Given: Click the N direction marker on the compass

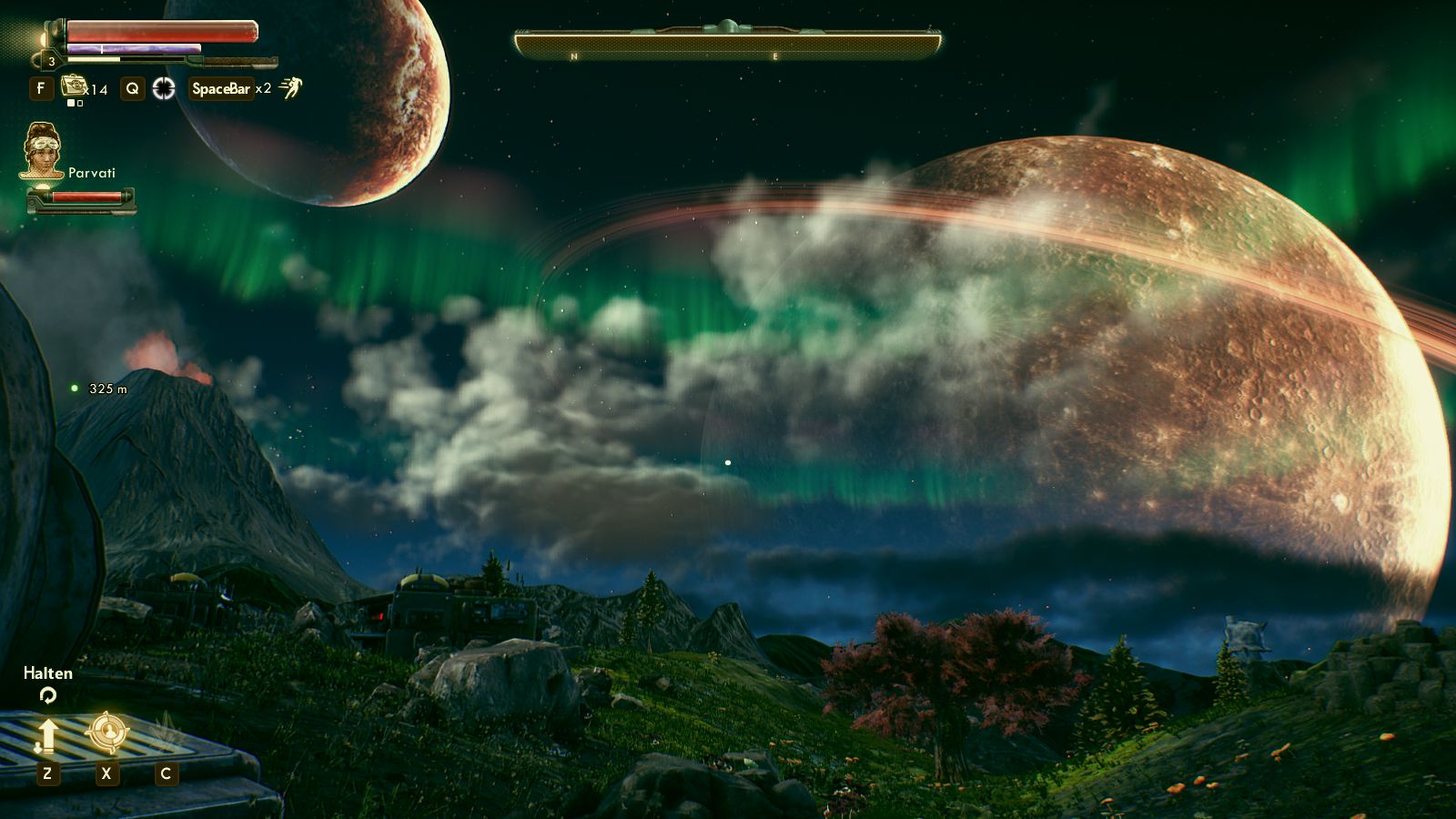Looking at the screenshot, I should click(572, 55).
